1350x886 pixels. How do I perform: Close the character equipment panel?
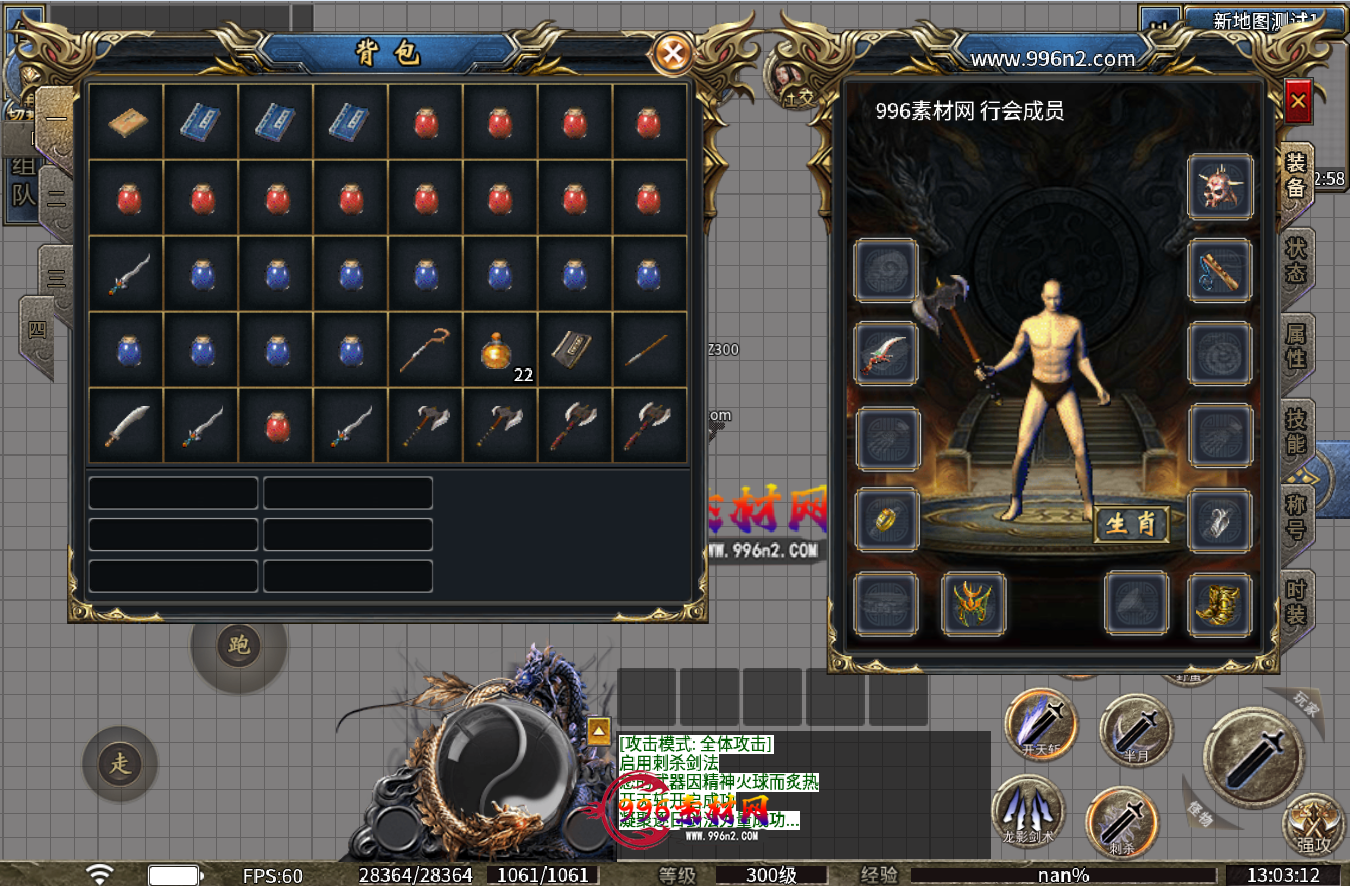1298,101
